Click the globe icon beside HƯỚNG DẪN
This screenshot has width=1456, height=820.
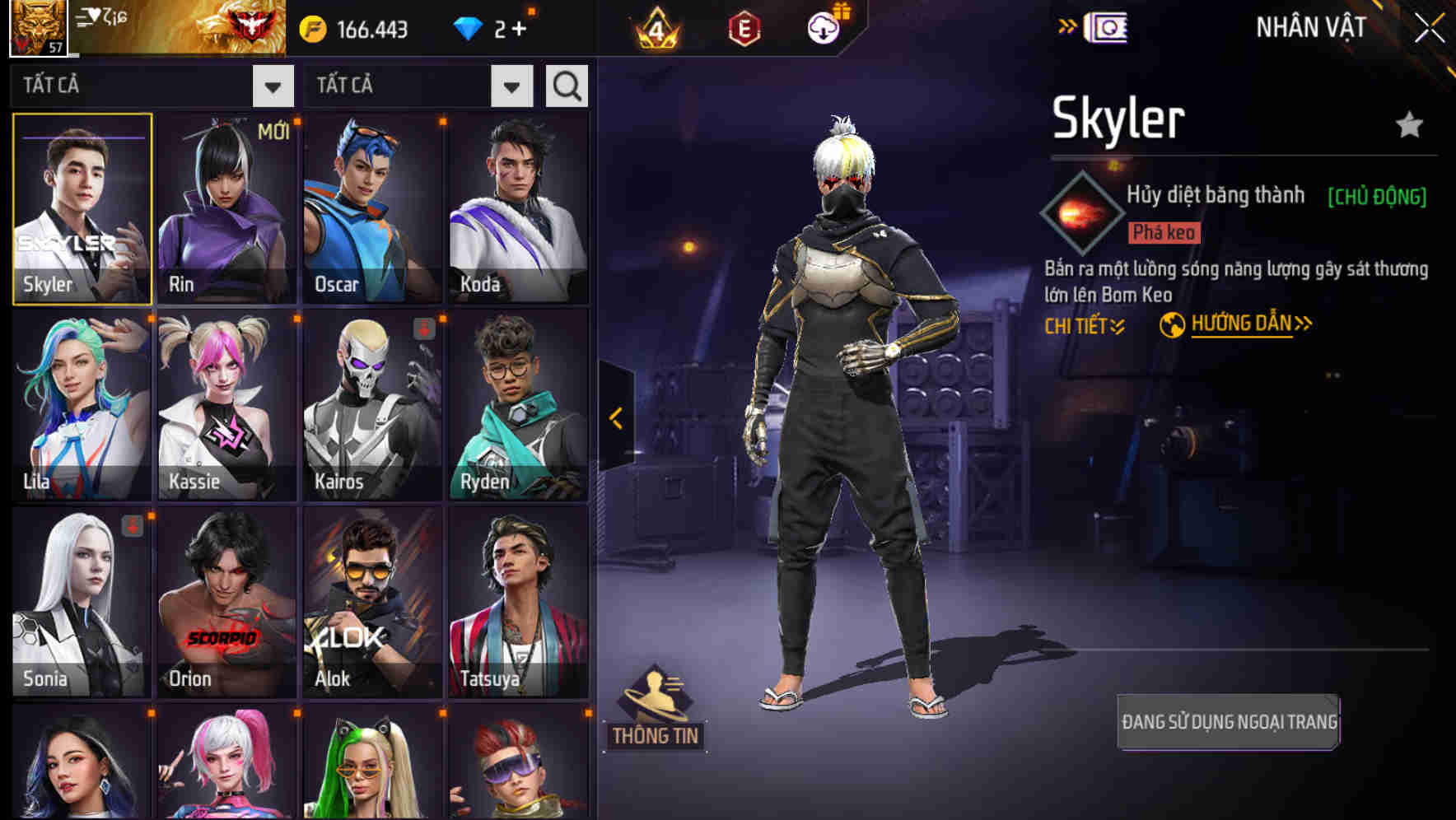[1173, 324]
